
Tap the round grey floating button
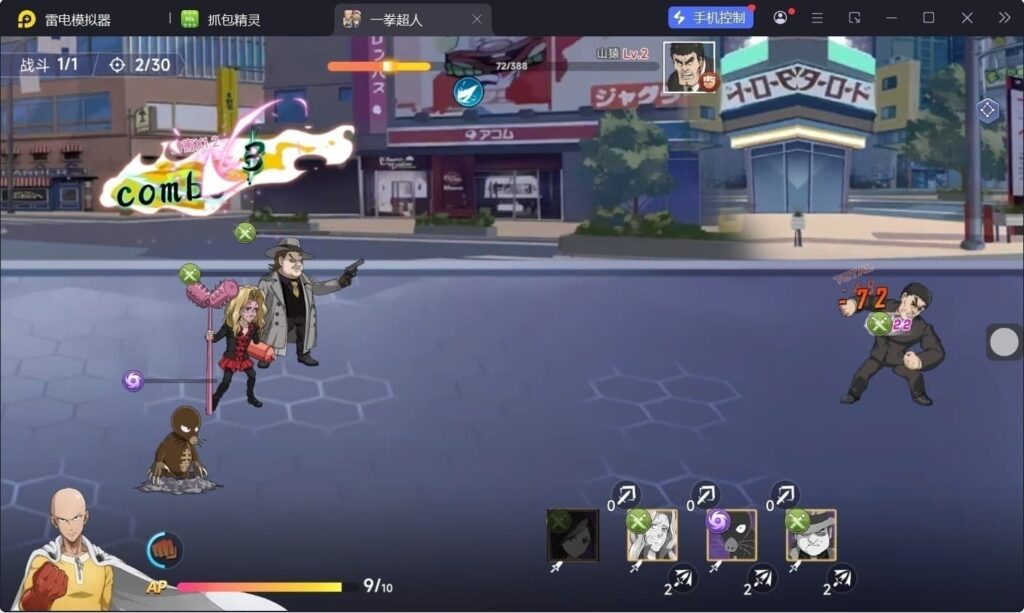coord(1004,342)
